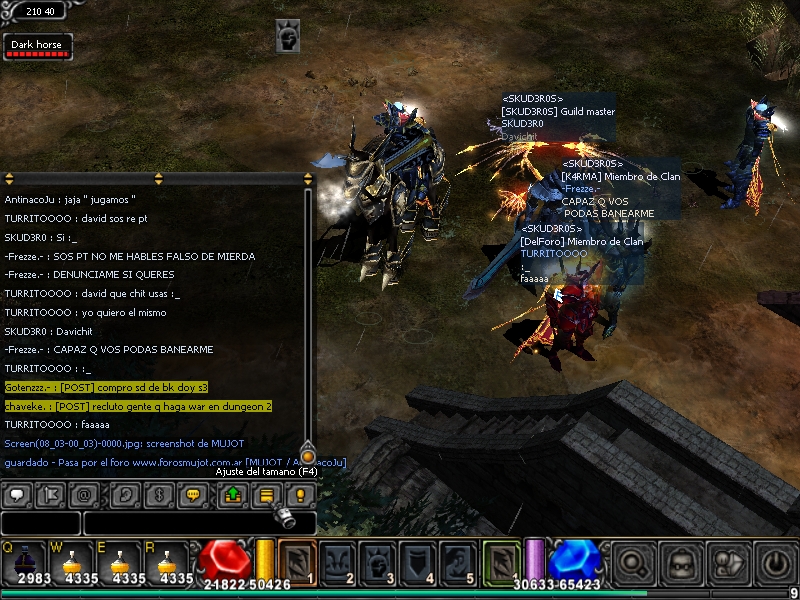Toggle the ear whisper button
Viewport: 800px width, 600px height.
pyautogui.click(x=126, y=494)
